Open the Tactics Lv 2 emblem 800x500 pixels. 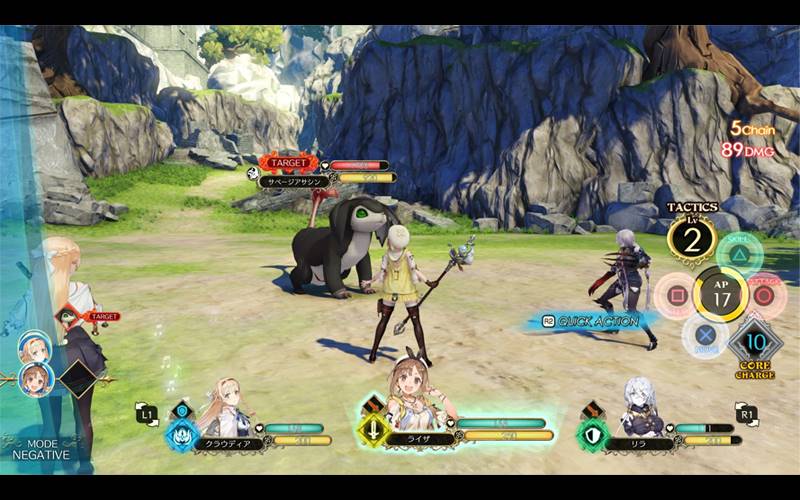(692, 240)
